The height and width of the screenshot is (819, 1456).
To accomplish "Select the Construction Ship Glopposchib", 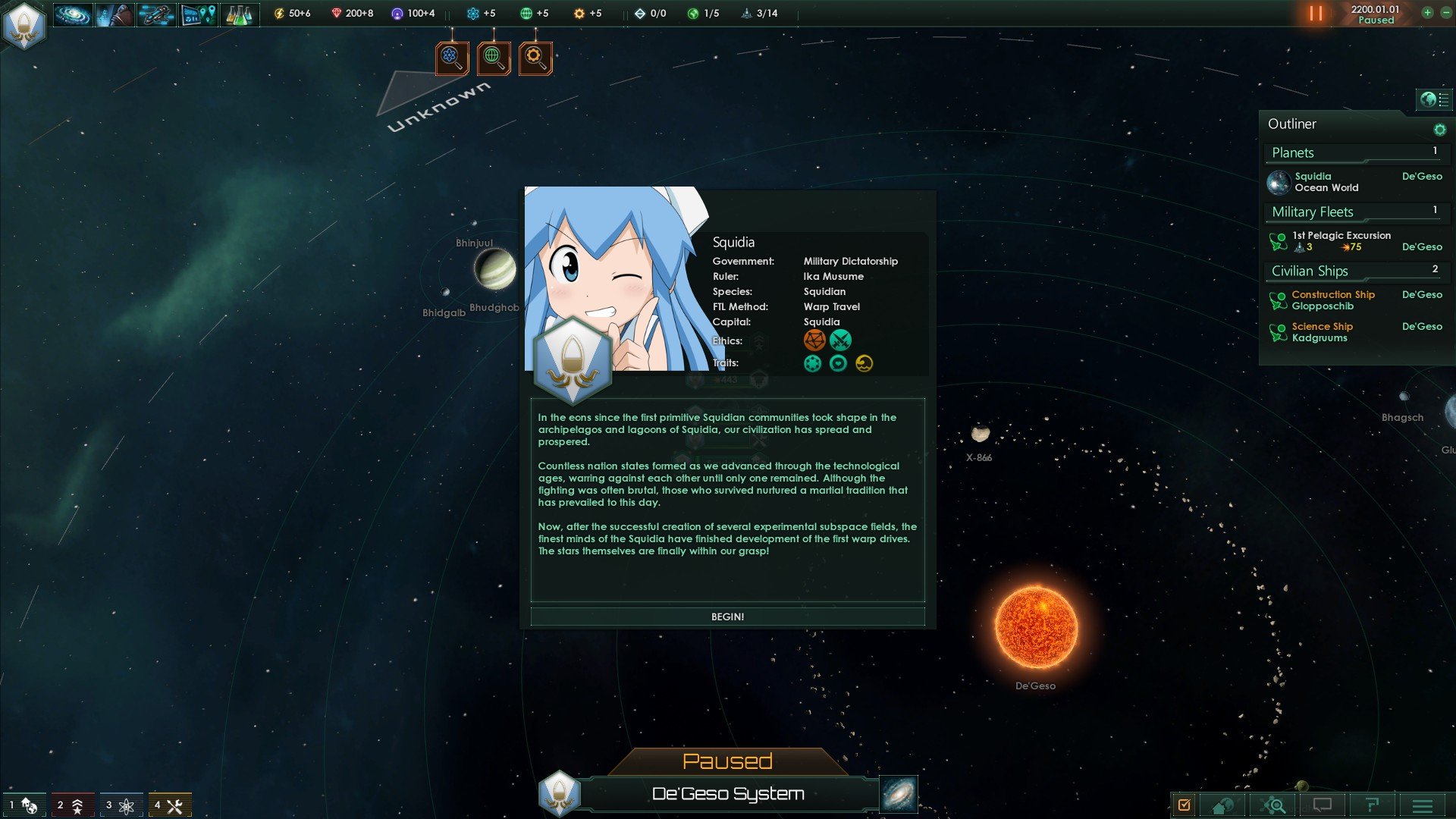I will (1333, 300).
